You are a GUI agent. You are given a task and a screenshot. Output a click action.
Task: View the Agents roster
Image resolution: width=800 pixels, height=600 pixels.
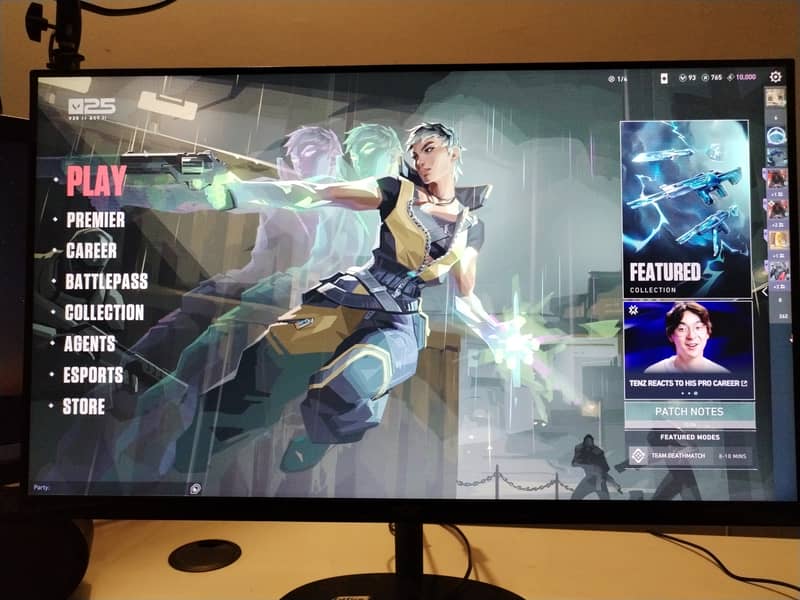point(90,343)
